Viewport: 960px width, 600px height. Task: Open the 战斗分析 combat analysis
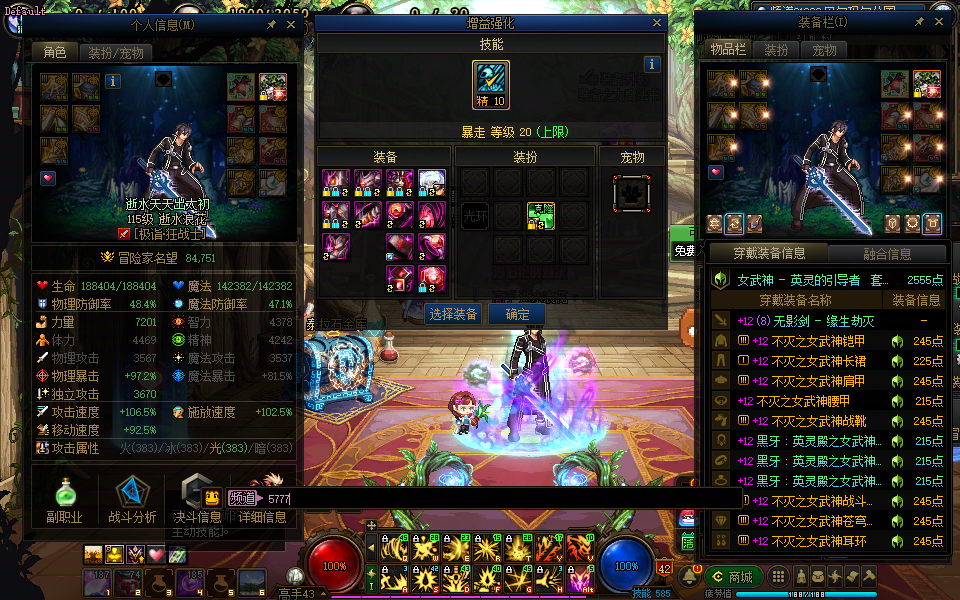coord(131,499)
